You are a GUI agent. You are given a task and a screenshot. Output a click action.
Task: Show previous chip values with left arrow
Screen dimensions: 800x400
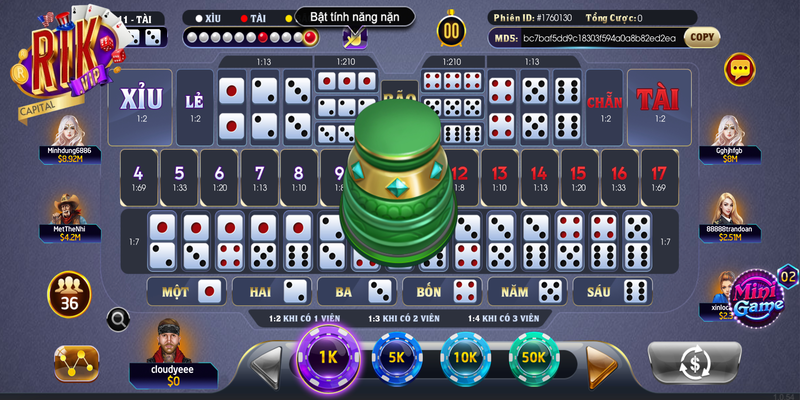267,365
